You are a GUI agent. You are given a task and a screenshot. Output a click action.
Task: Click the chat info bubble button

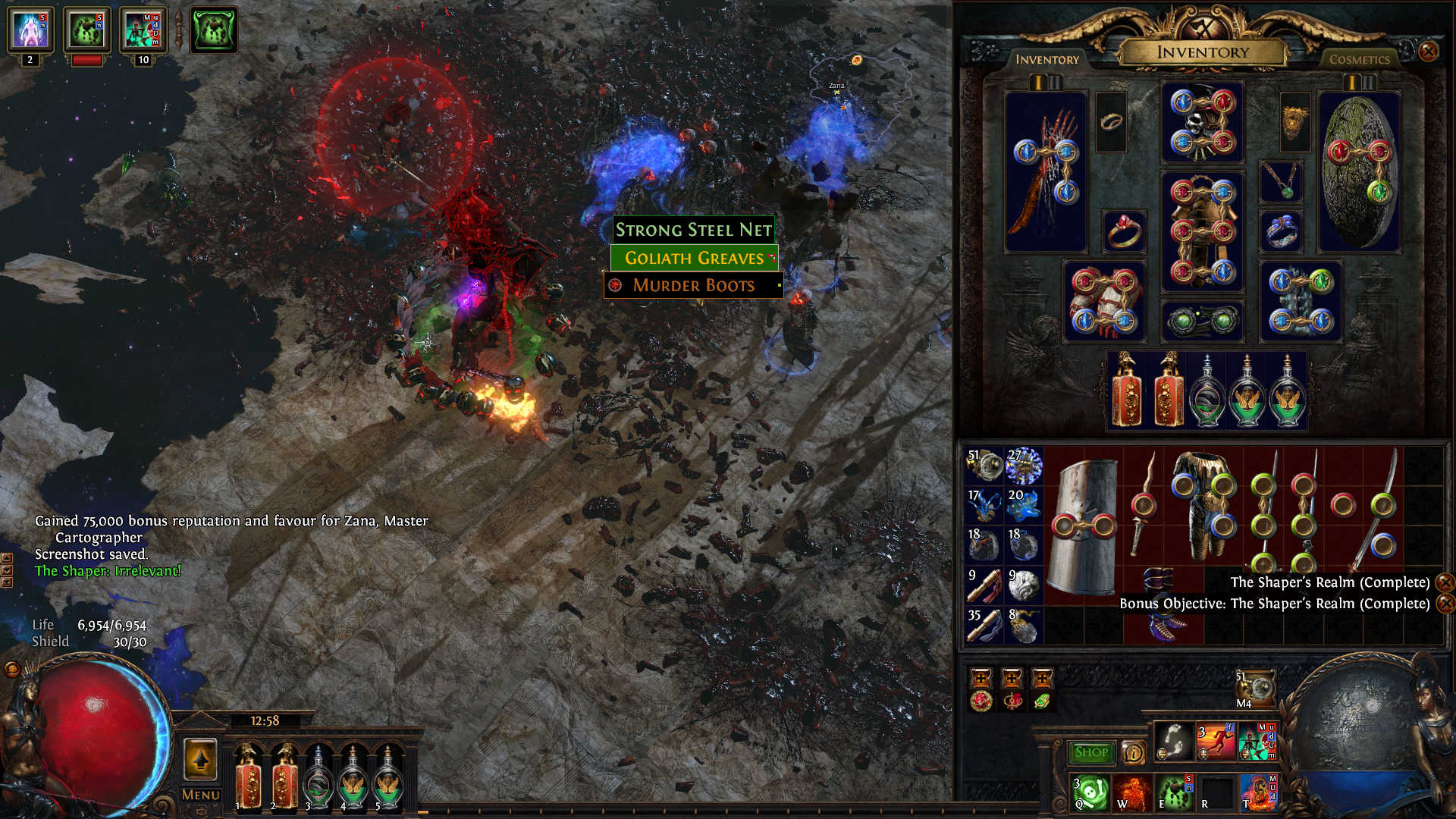tap(1133, 752)
